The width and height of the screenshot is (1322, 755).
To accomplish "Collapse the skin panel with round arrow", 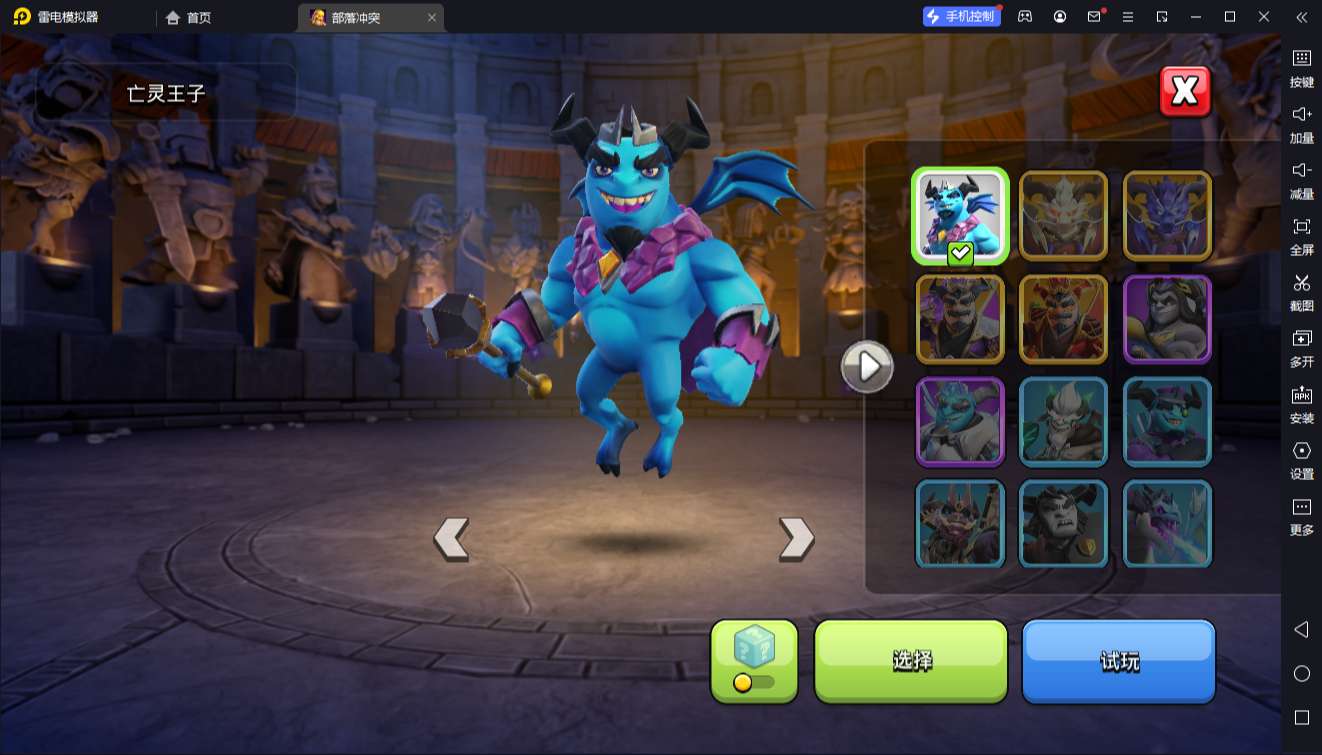I will 866,367.
